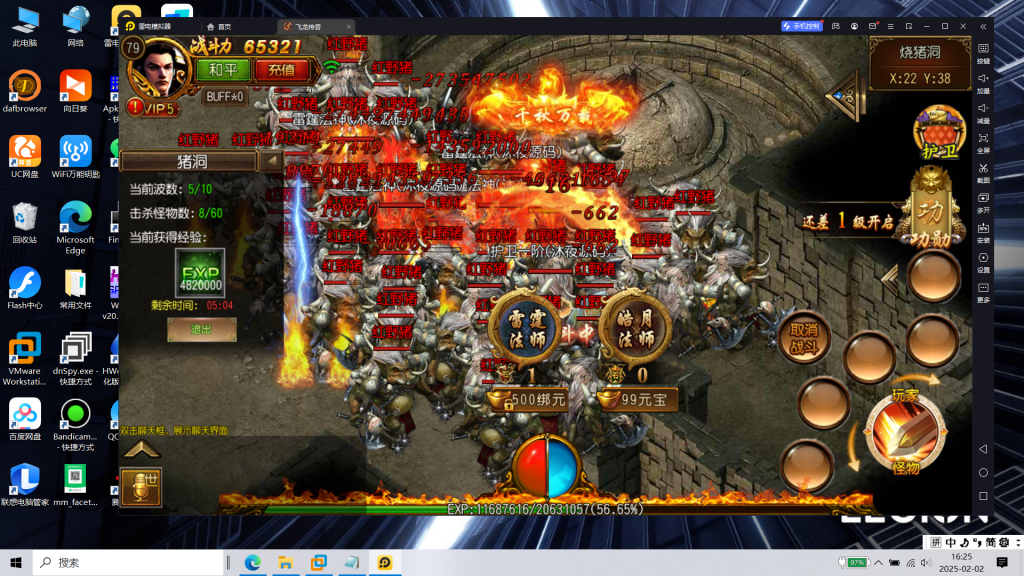Click the green 和平 peace mode button
The width and height of the screenshot is (1024, 576).
tap(217, 69)
